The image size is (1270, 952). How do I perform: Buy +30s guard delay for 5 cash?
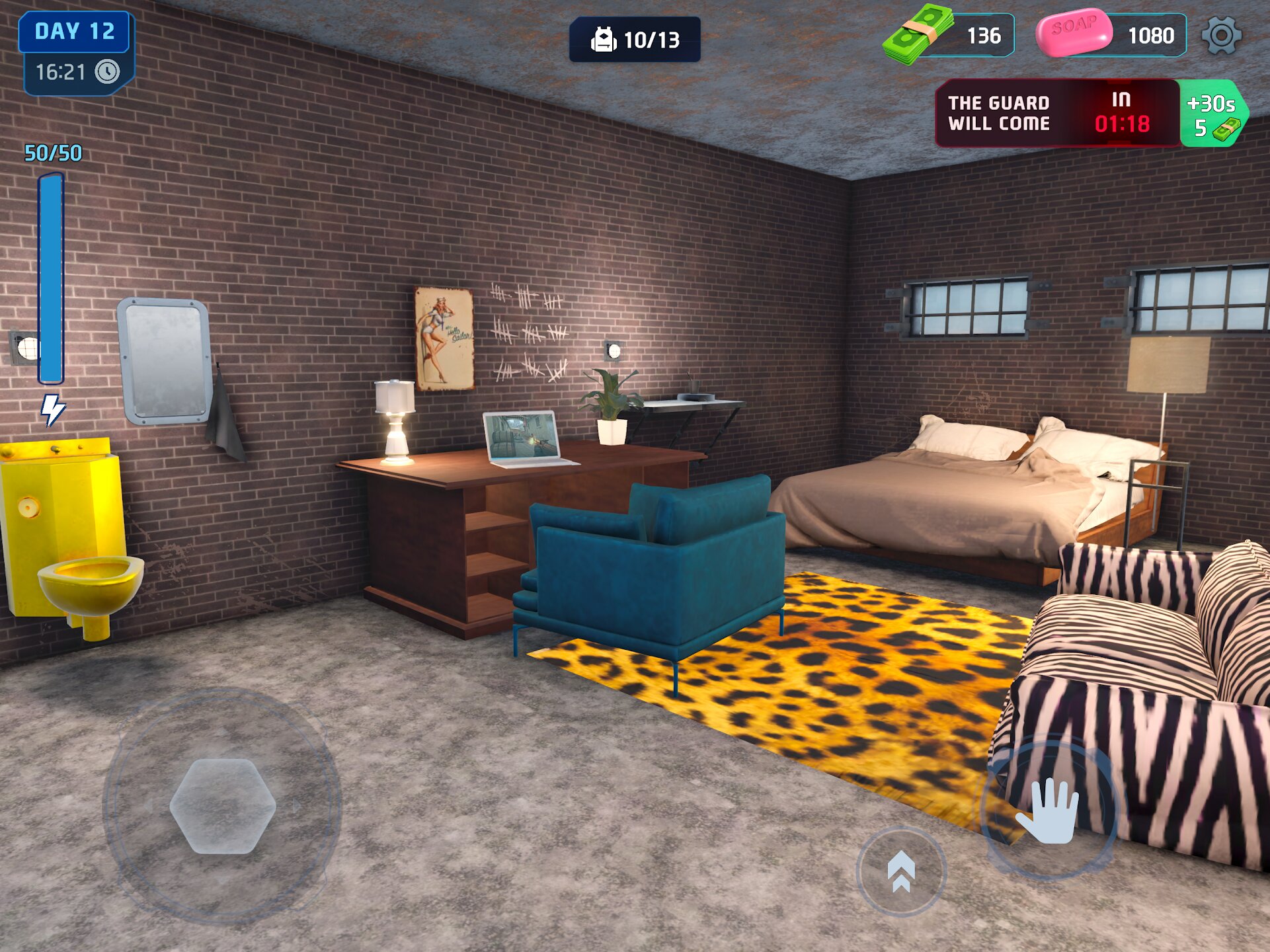(1213, 114)
